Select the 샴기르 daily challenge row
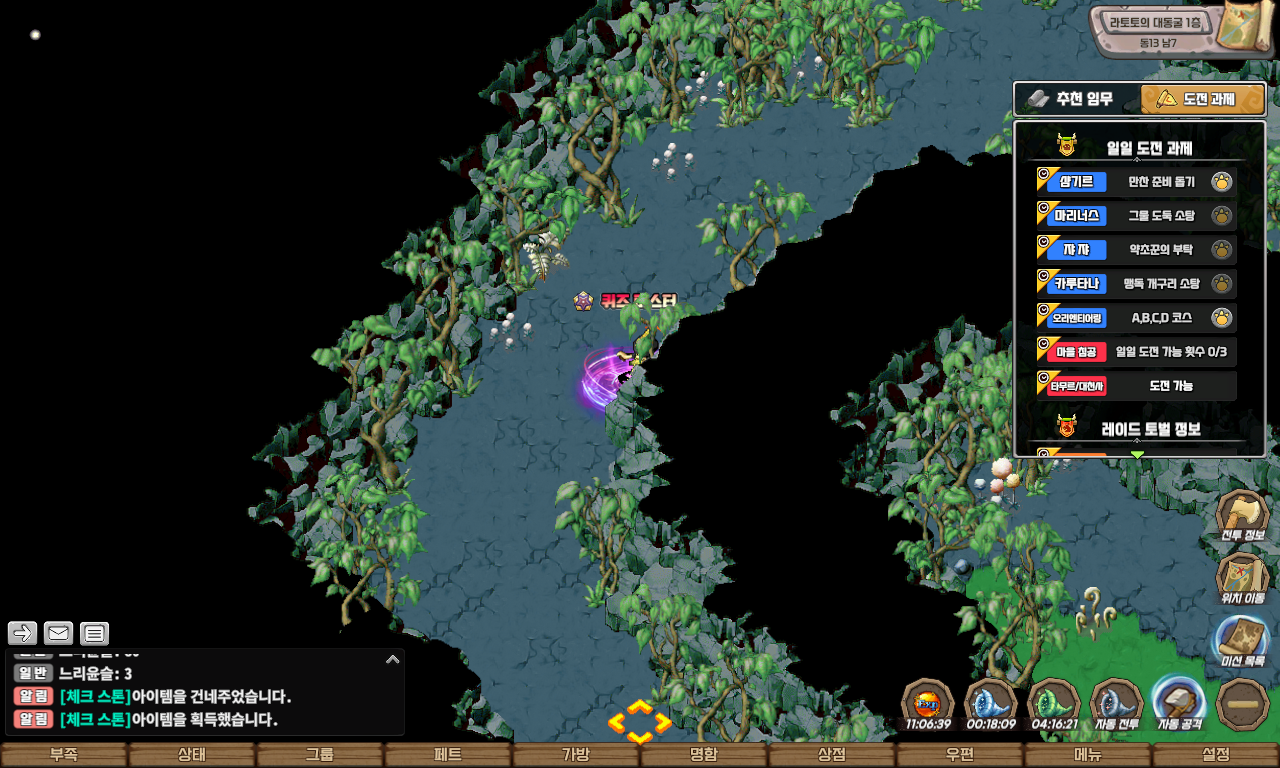Viewport: 1280px width, 768px height. [1136, 182]
